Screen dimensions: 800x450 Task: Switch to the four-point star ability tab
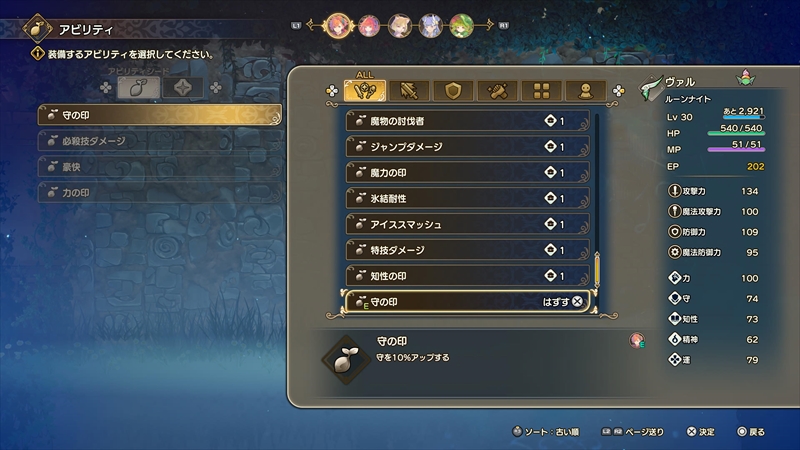point(184,88)
